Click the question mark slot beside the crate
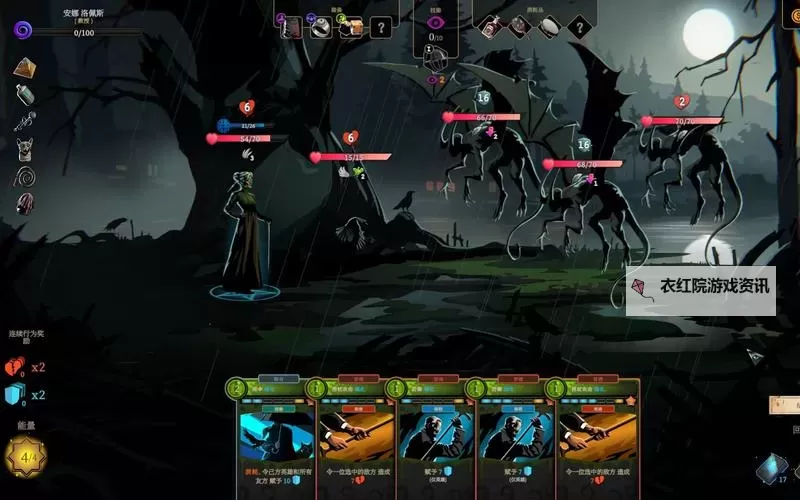This screenshot has height=500, width=800. (380, 28)
